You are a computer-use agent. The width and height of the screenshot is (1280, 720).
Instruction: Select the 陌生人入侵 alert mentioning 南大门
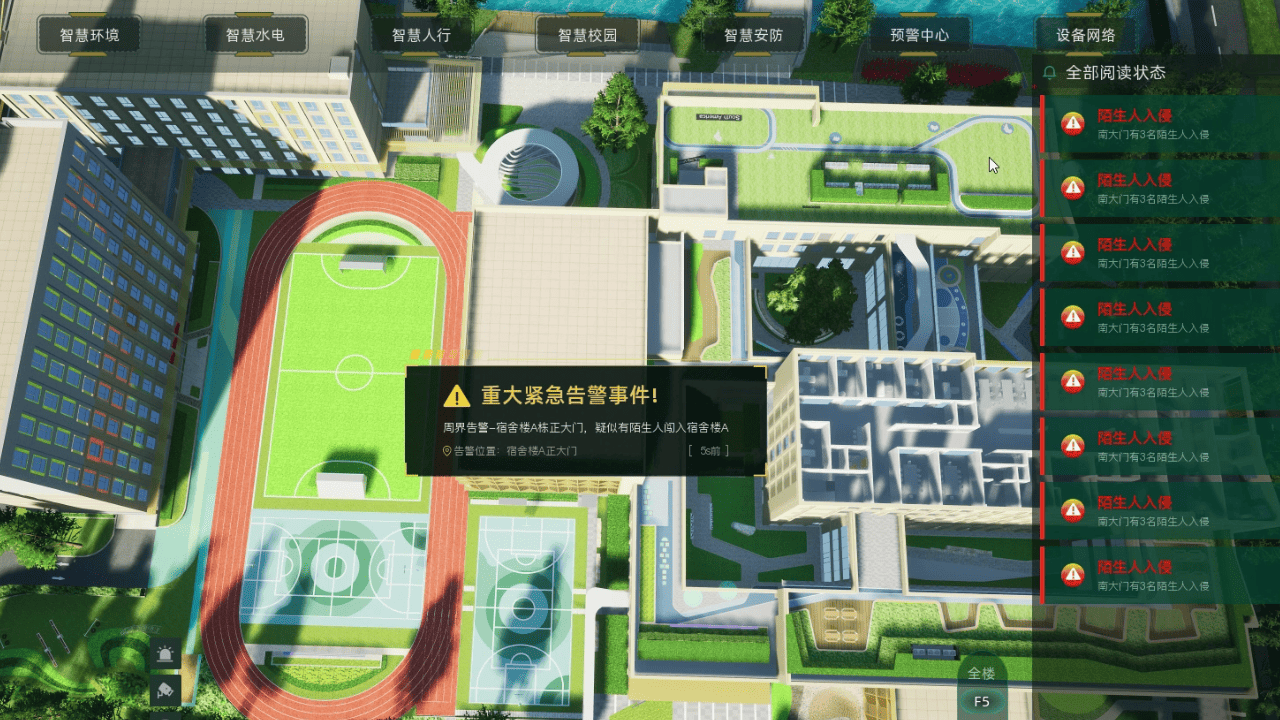(x=1150, y=122)
